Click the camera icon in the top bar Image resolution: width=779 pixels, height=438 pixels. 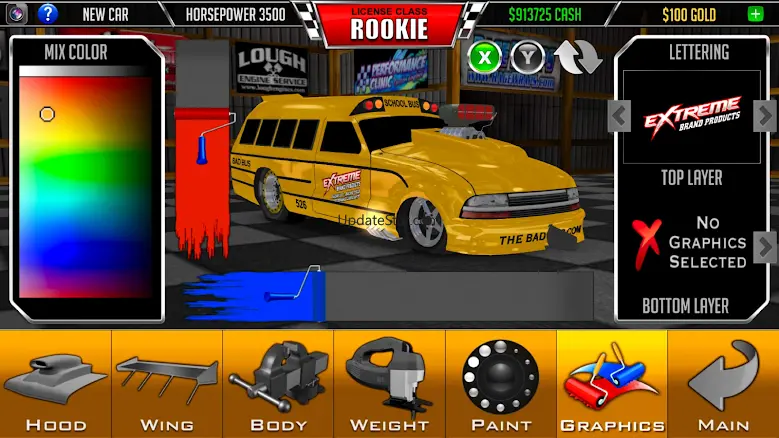[17, 14]
